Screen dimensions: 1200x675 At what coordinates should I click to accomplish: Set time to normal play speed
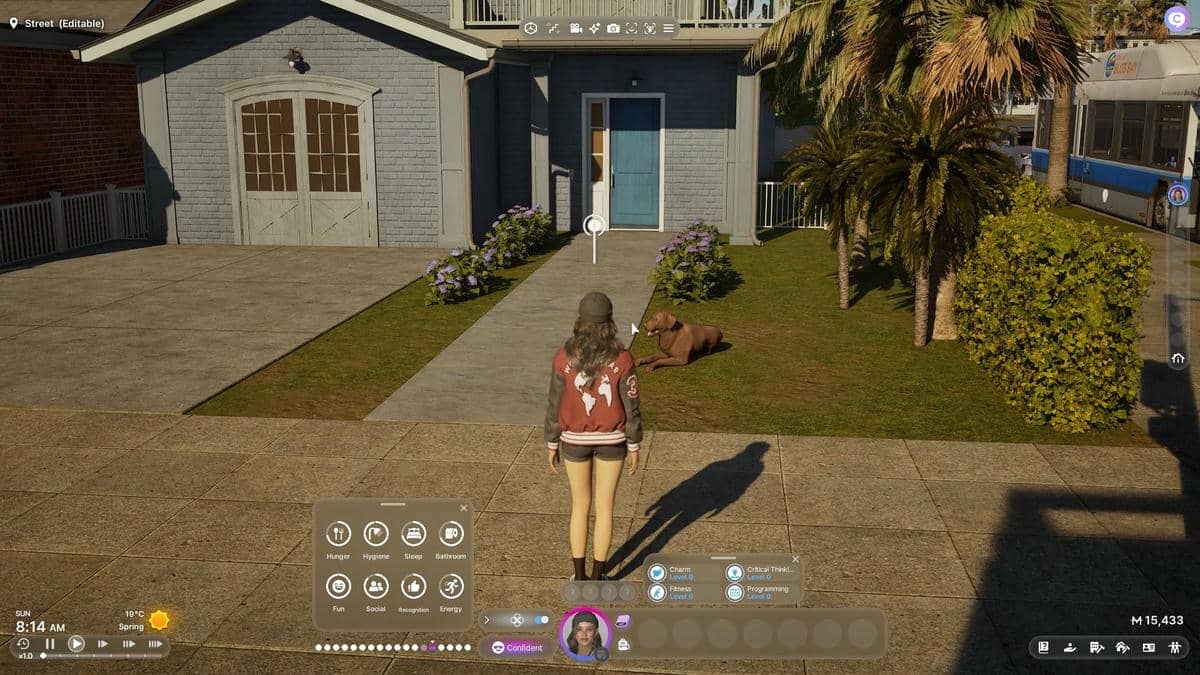pyautogui.click(x=76, y=644)
